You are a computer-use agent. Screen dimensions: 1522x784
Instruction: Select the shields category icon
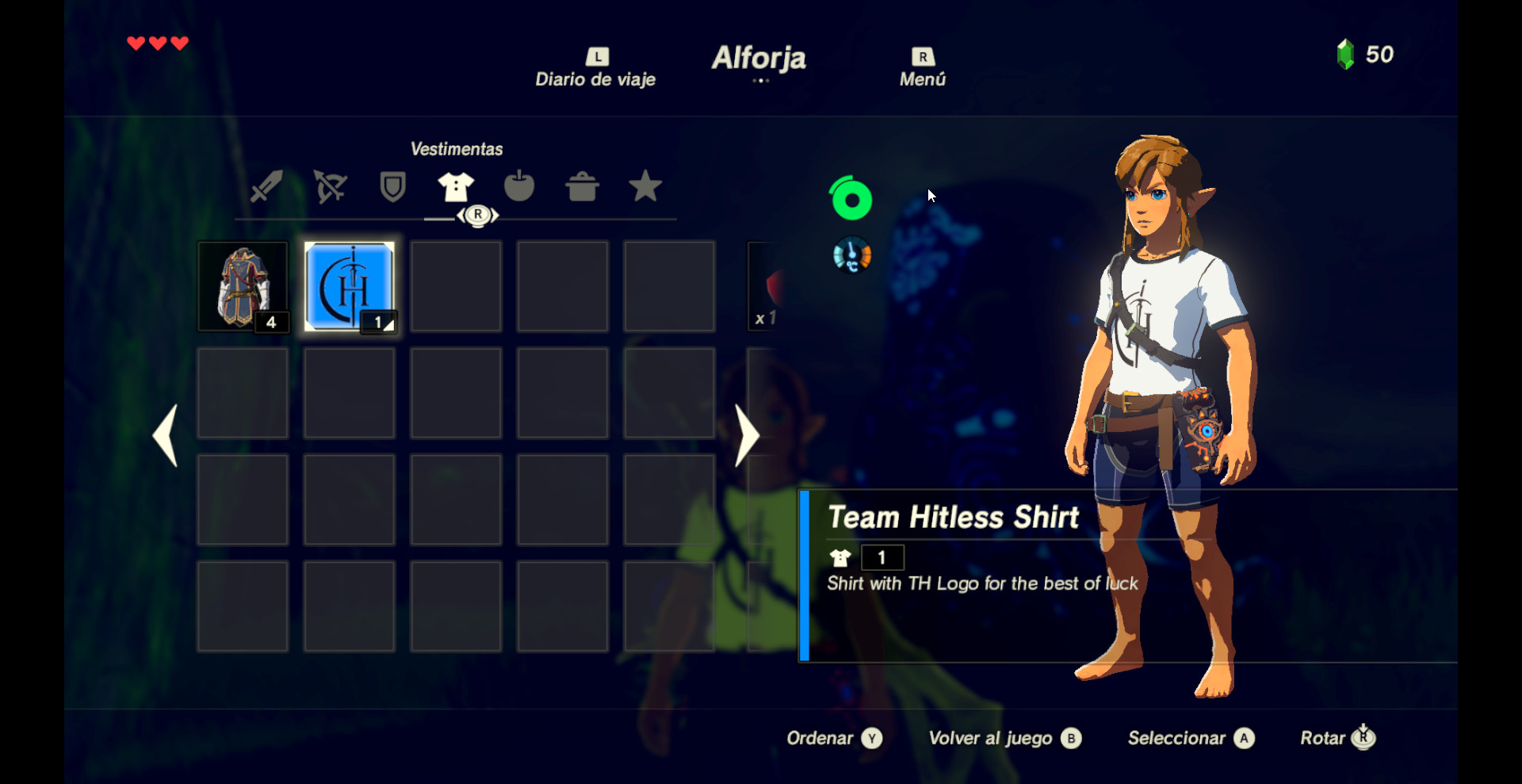[x=392, y=186]
